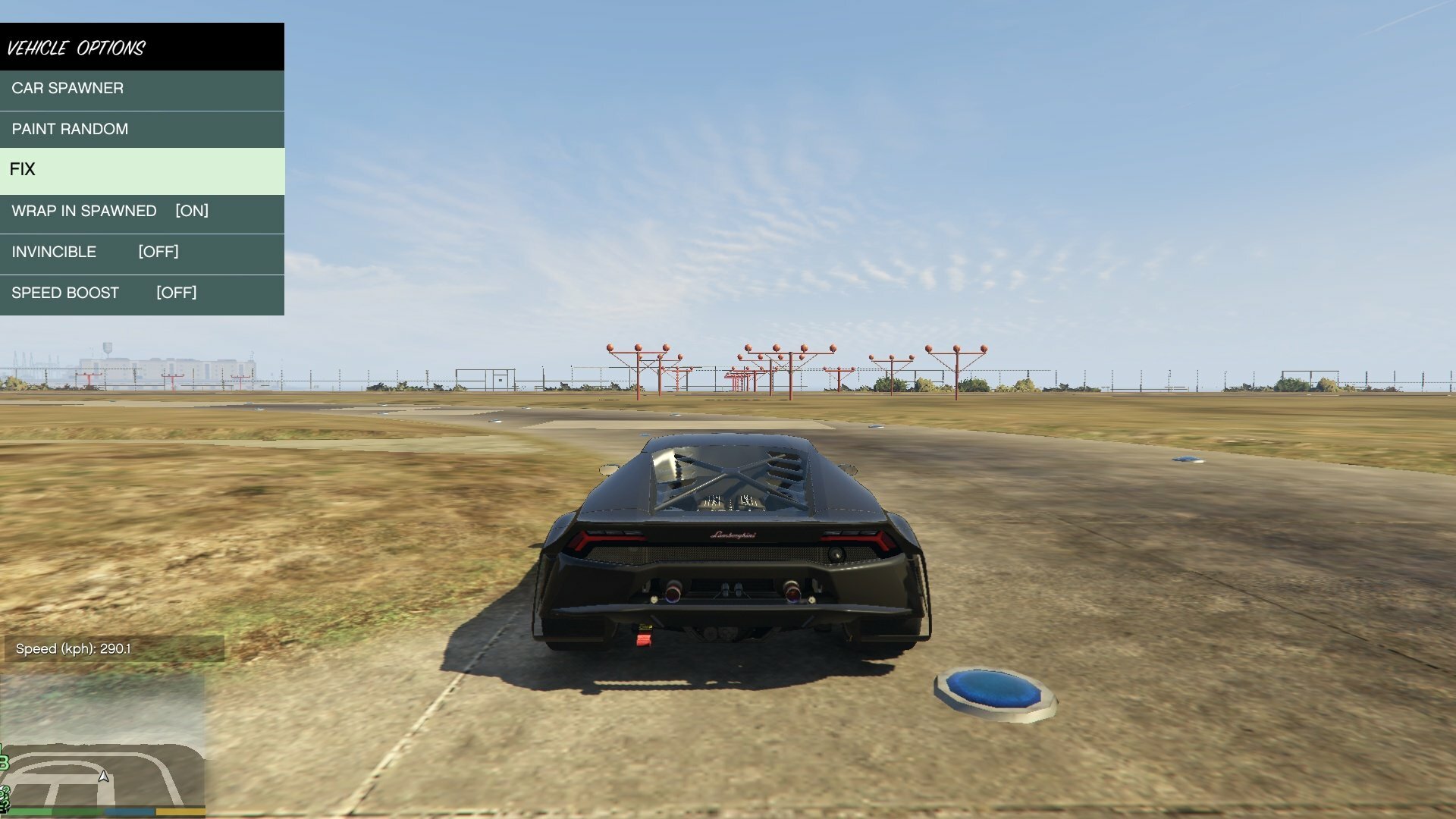
Task: Click the minimap radar
Action: (x=102, y=743)
